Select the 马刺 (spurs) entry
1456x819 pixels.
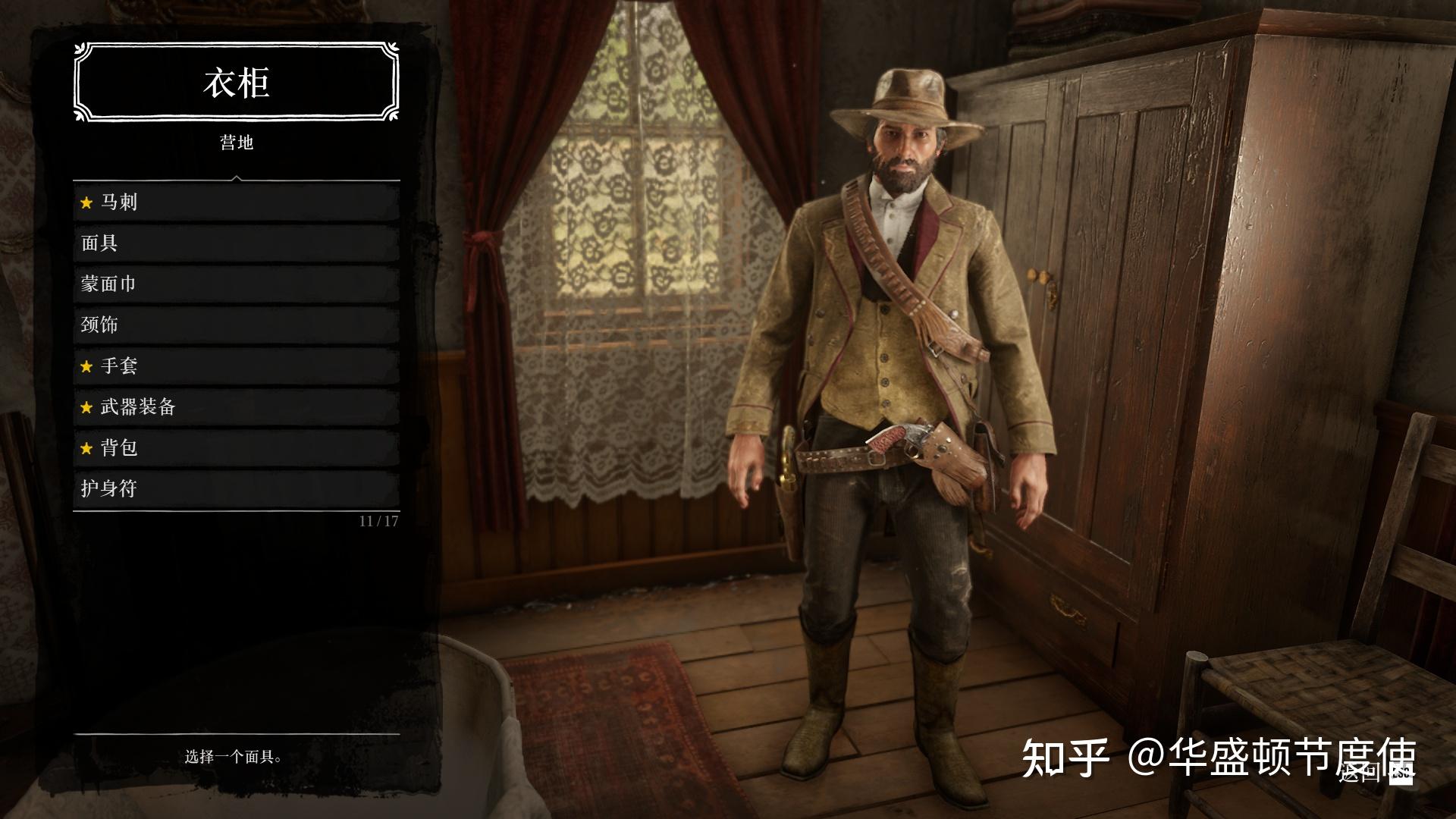(236, 202)
